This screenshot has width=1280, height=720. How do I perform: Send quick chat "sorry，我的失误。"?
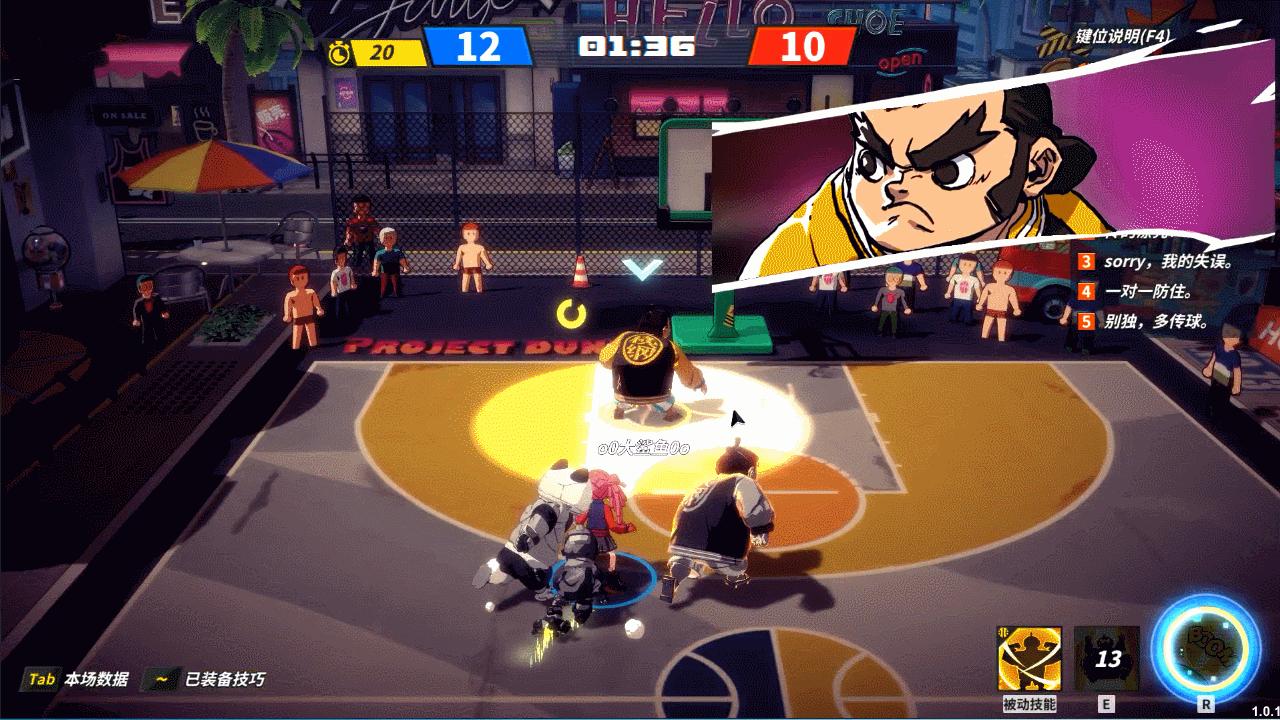[x=1168, y=262]
